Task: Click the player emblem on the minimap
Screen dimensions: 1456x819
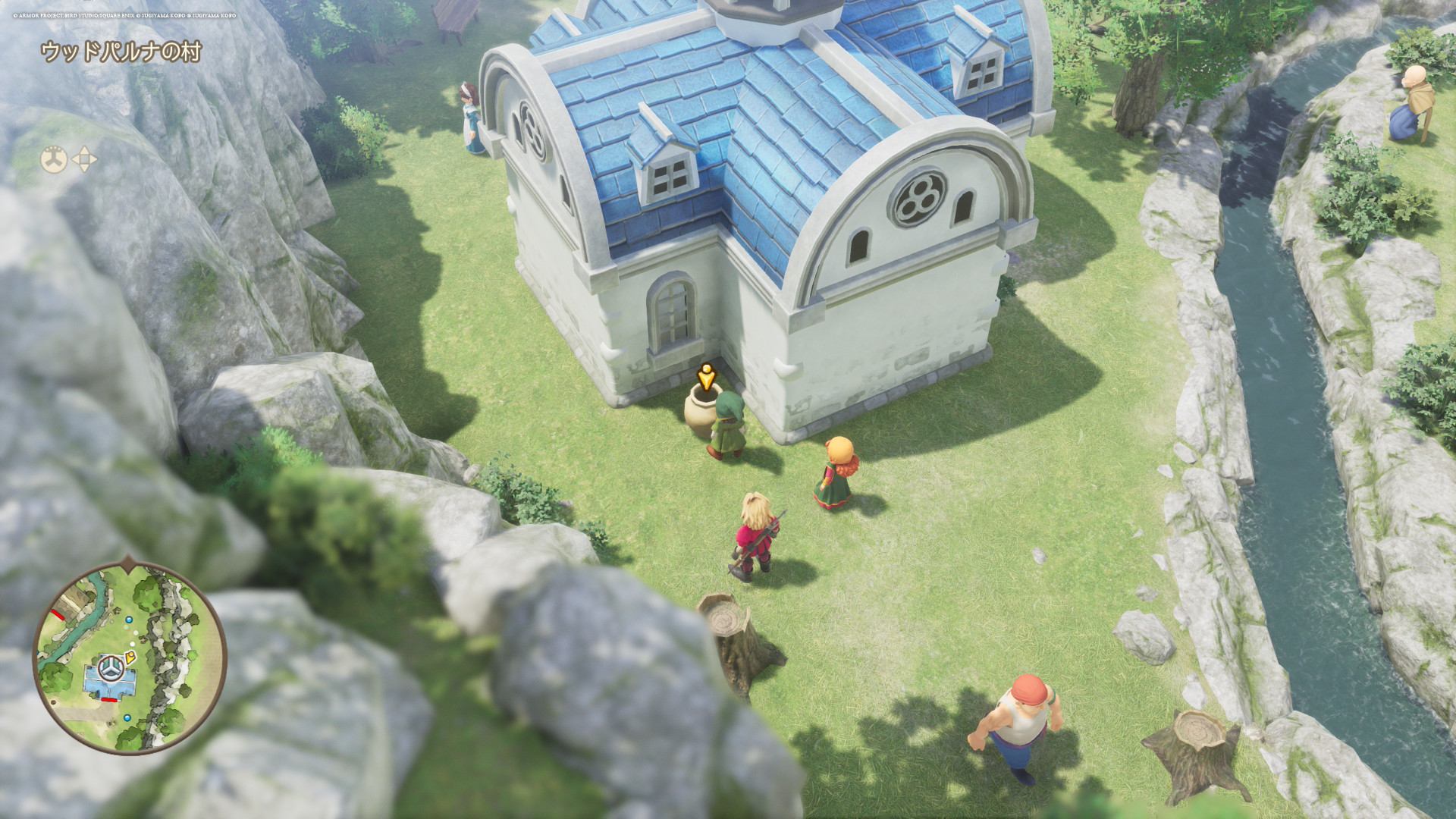Action: click(x=111, y=668)
